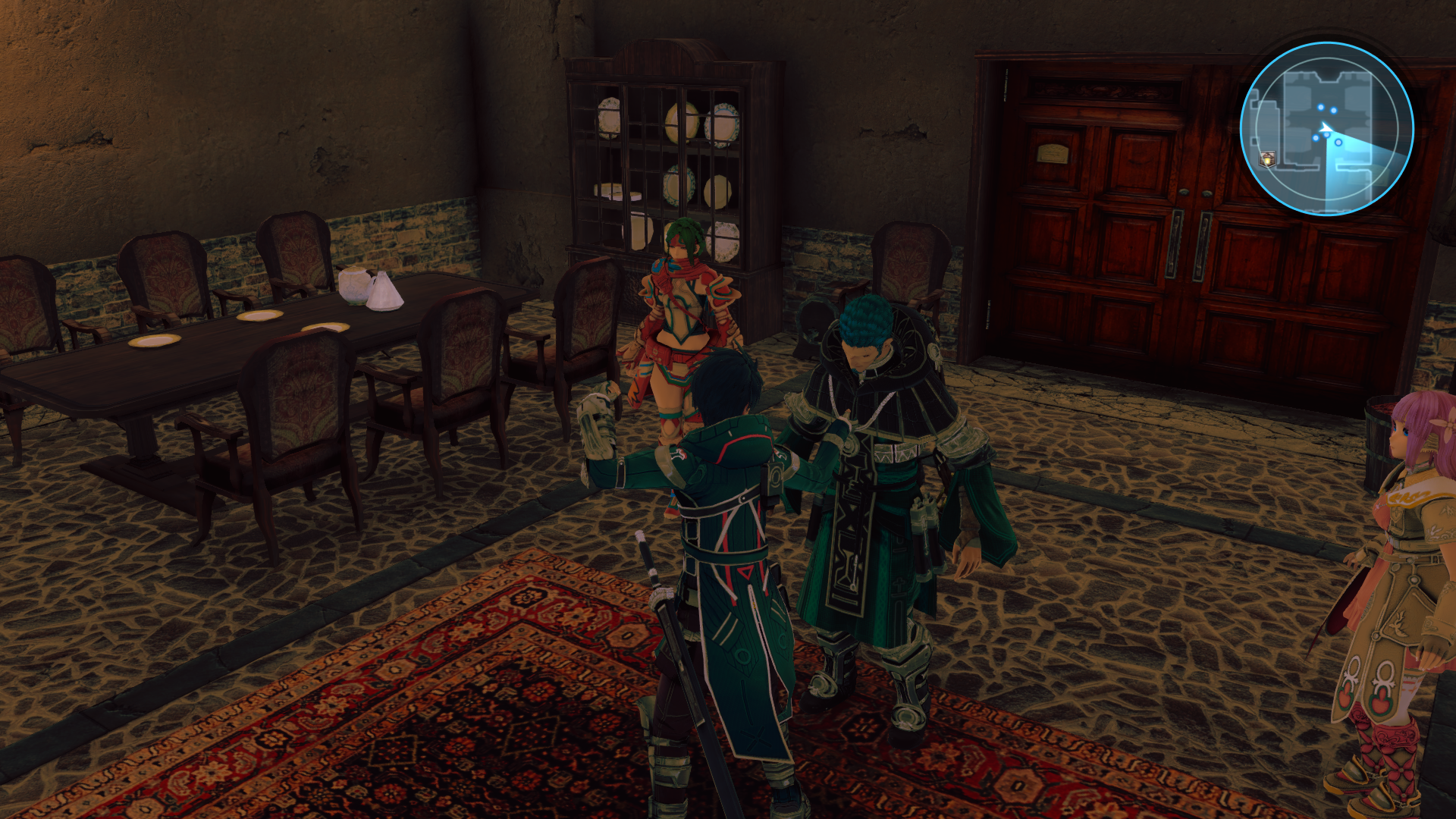Click the blue dot below the player arrow
Image resolution: width=1456 pixels, height=819 pixels.
point(1326,134)
